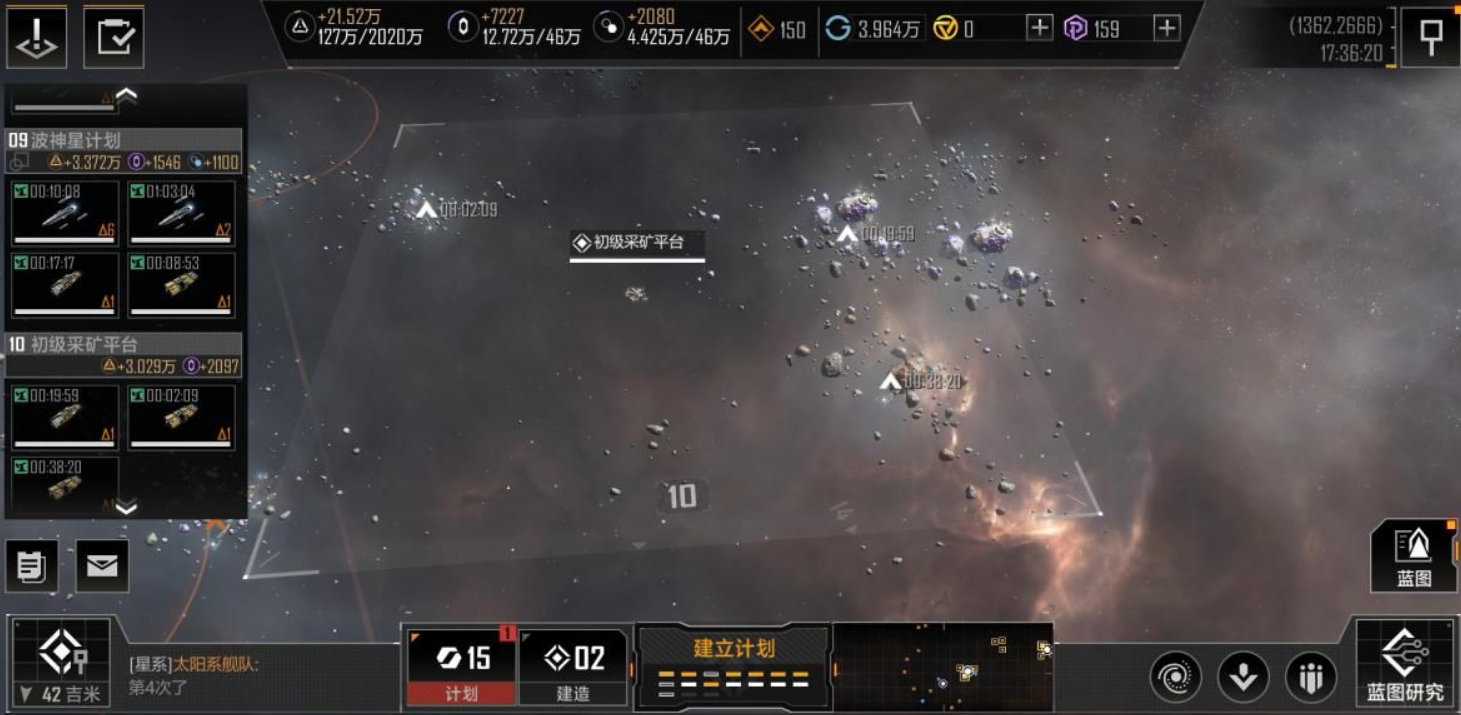
Task: Click the minimap panel
Action: (x=942, y=665)
